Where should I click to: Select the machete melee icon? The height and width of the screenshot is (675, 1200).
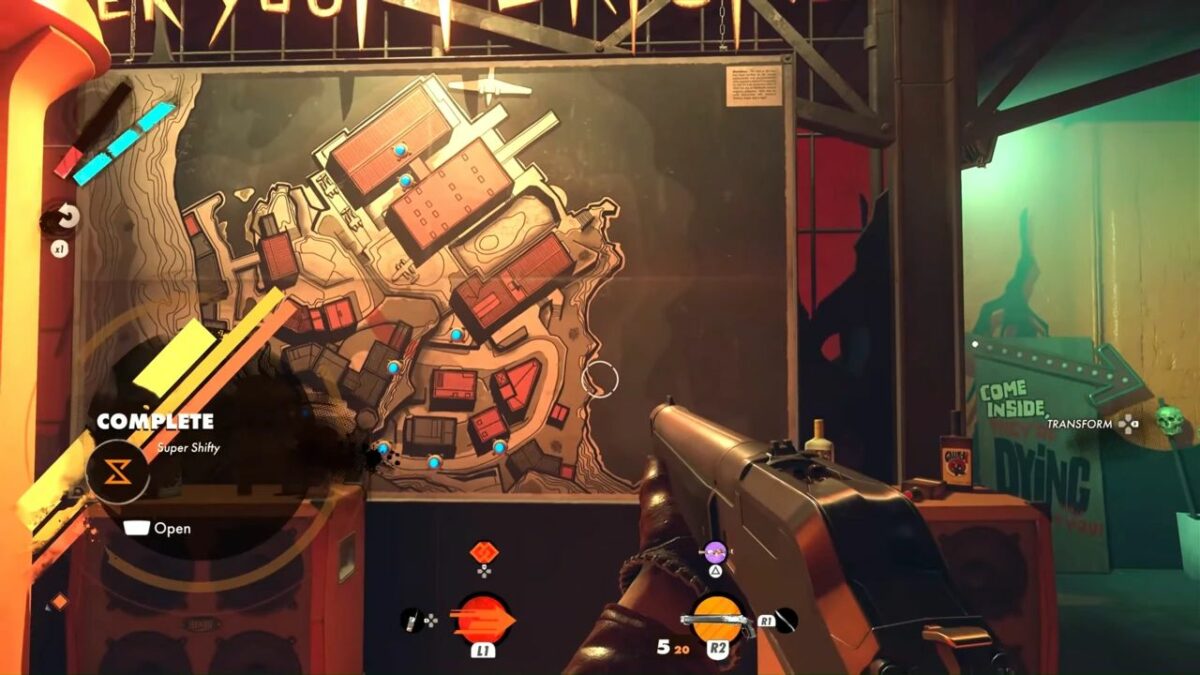pos(786,620)
